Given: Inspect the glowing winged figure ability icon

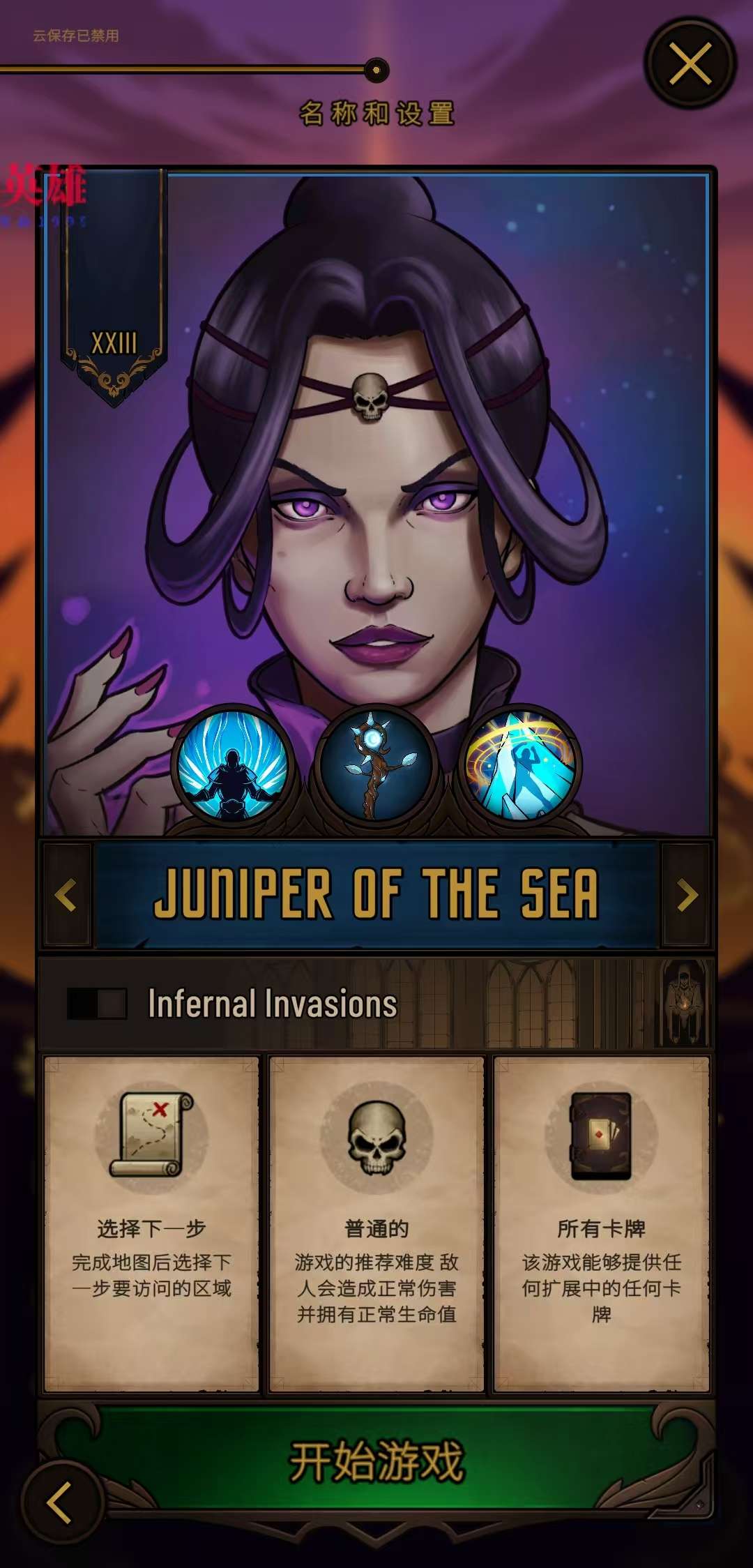Looking at the screenshot, I should pos(232,766).
